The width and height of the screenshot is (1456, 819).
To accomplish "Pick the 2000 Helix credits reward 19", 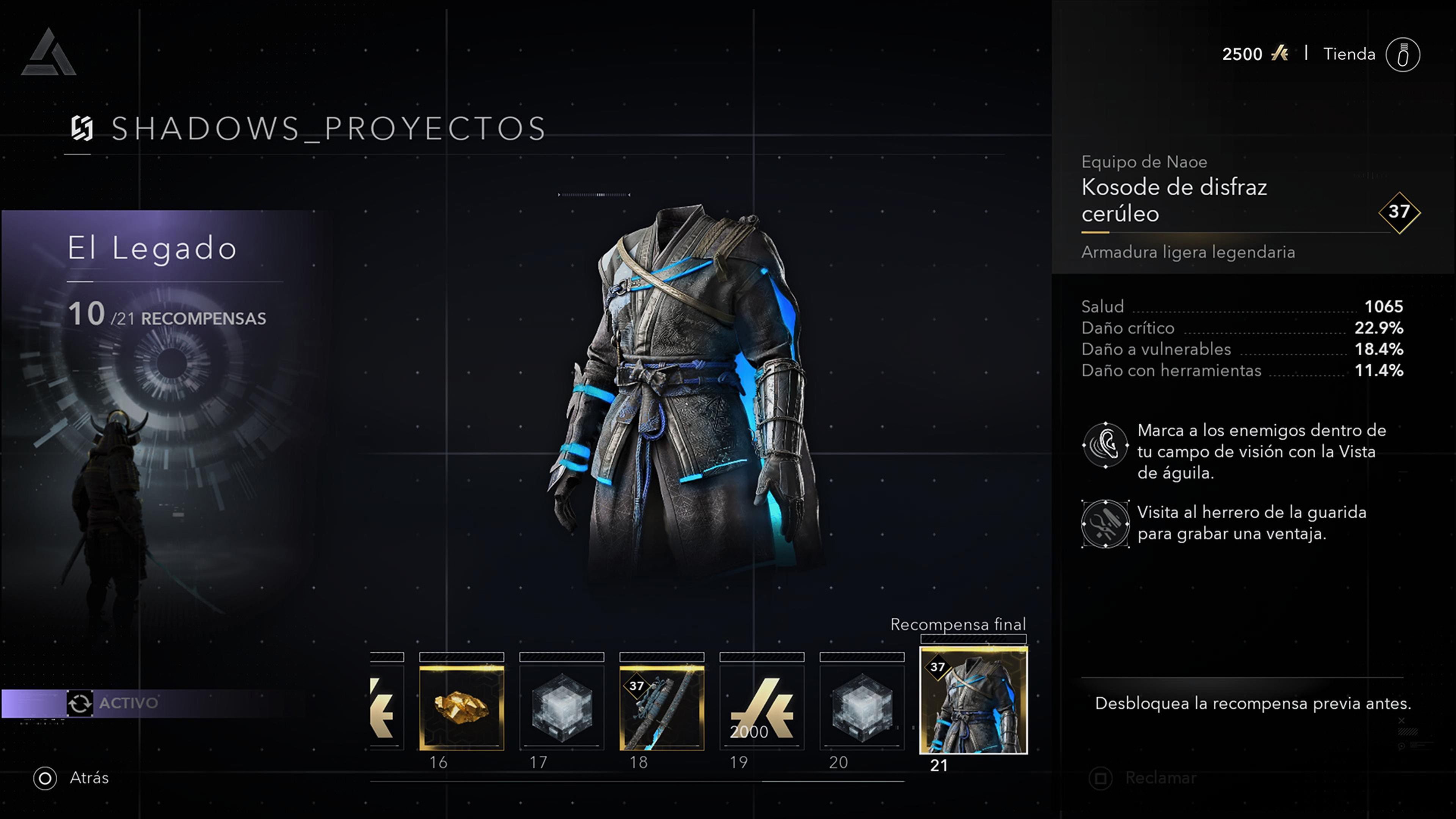I will click(761, 707).
